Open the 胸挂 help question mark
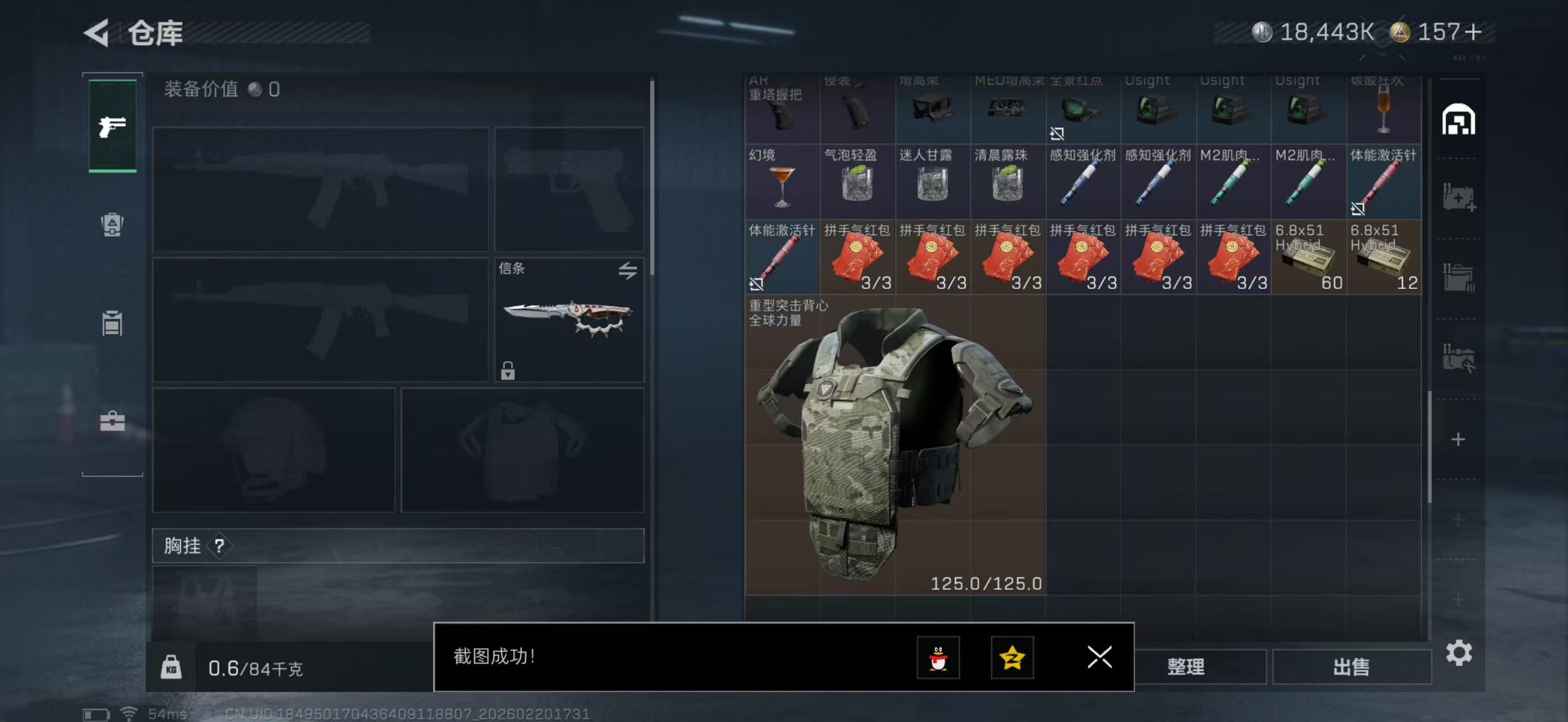Image resolution: width=1568 pixels, height=722 pixels. pyautogui.click(x=219, y=546)
